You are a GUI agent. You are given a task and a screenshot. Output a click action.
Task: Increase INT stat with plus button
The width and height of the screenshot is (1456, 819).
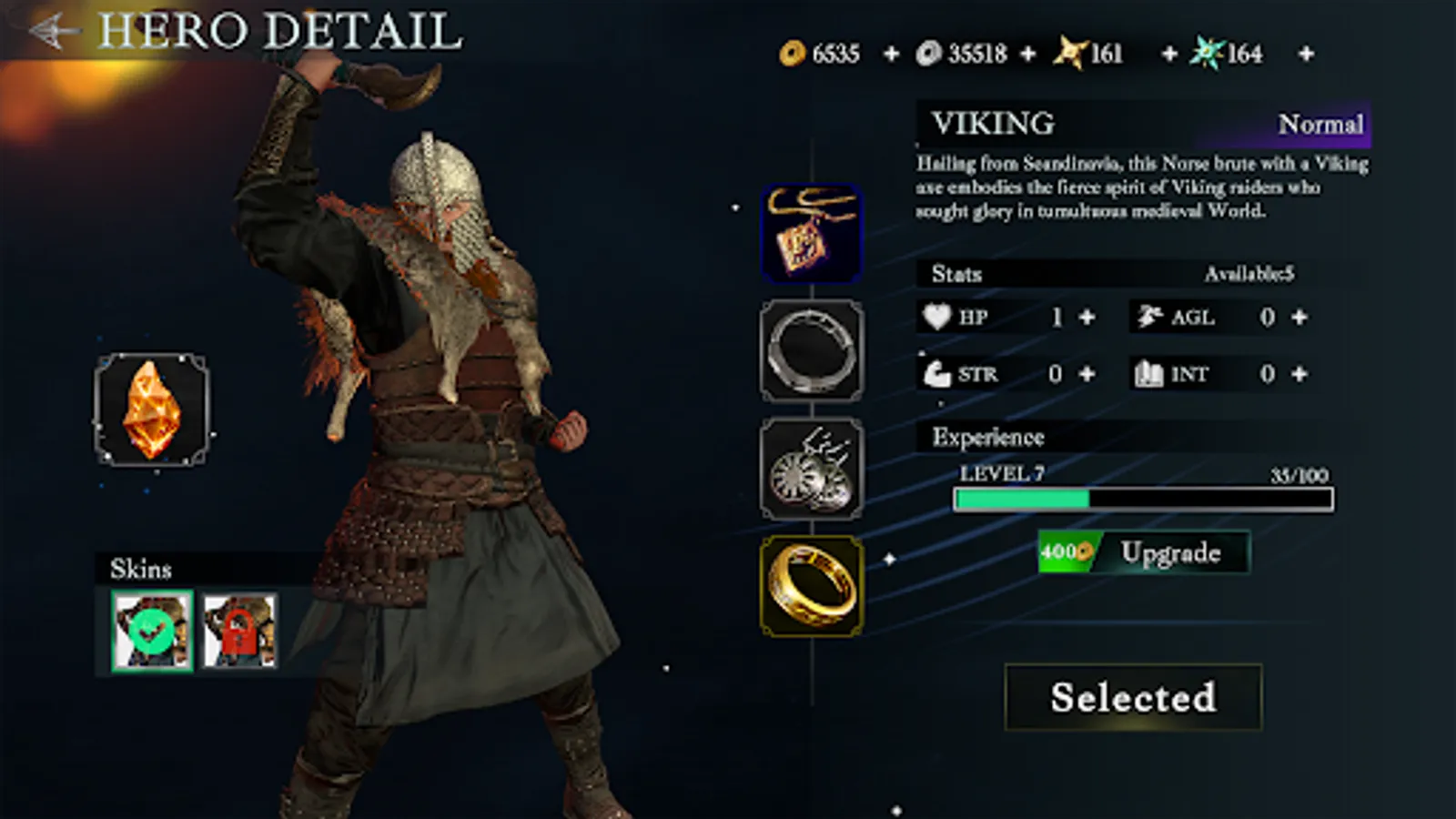pos(1299,374)
